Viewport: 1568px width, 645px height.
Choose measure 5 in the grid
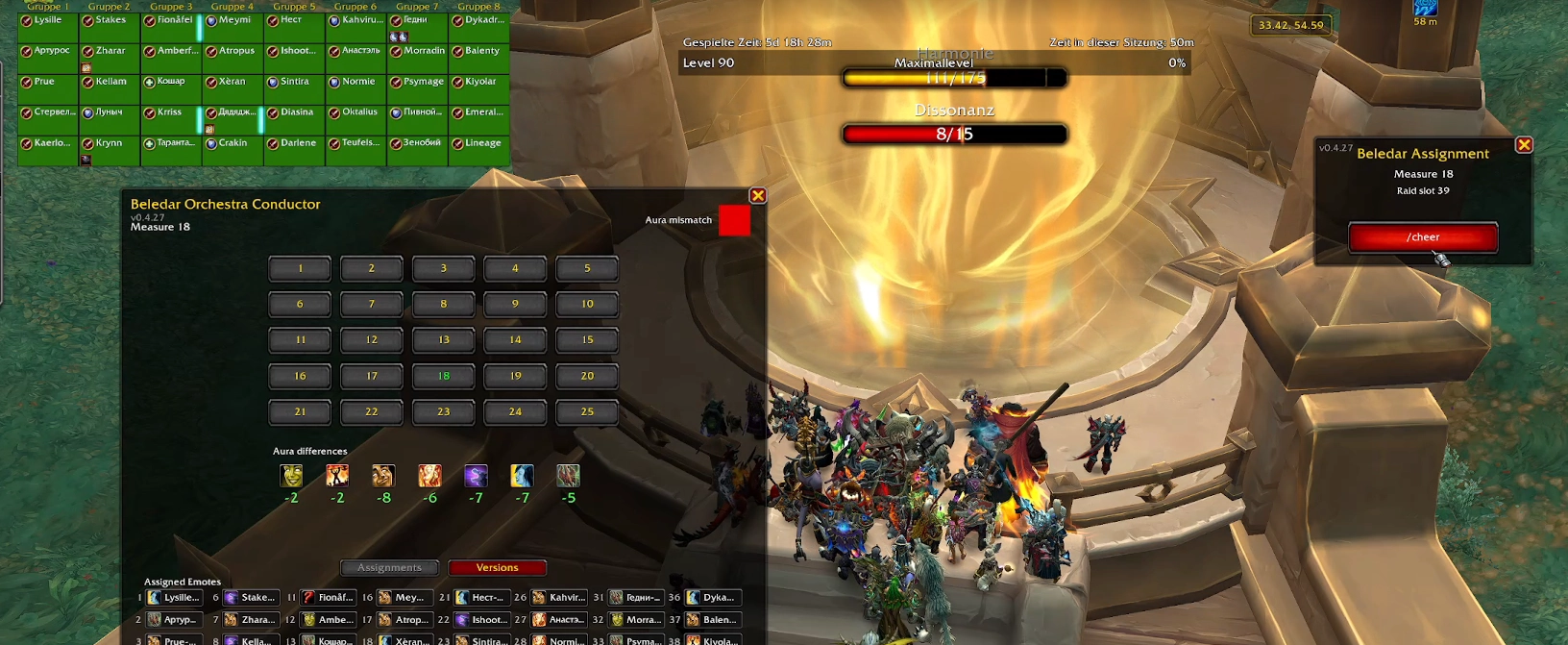(587, 269)
